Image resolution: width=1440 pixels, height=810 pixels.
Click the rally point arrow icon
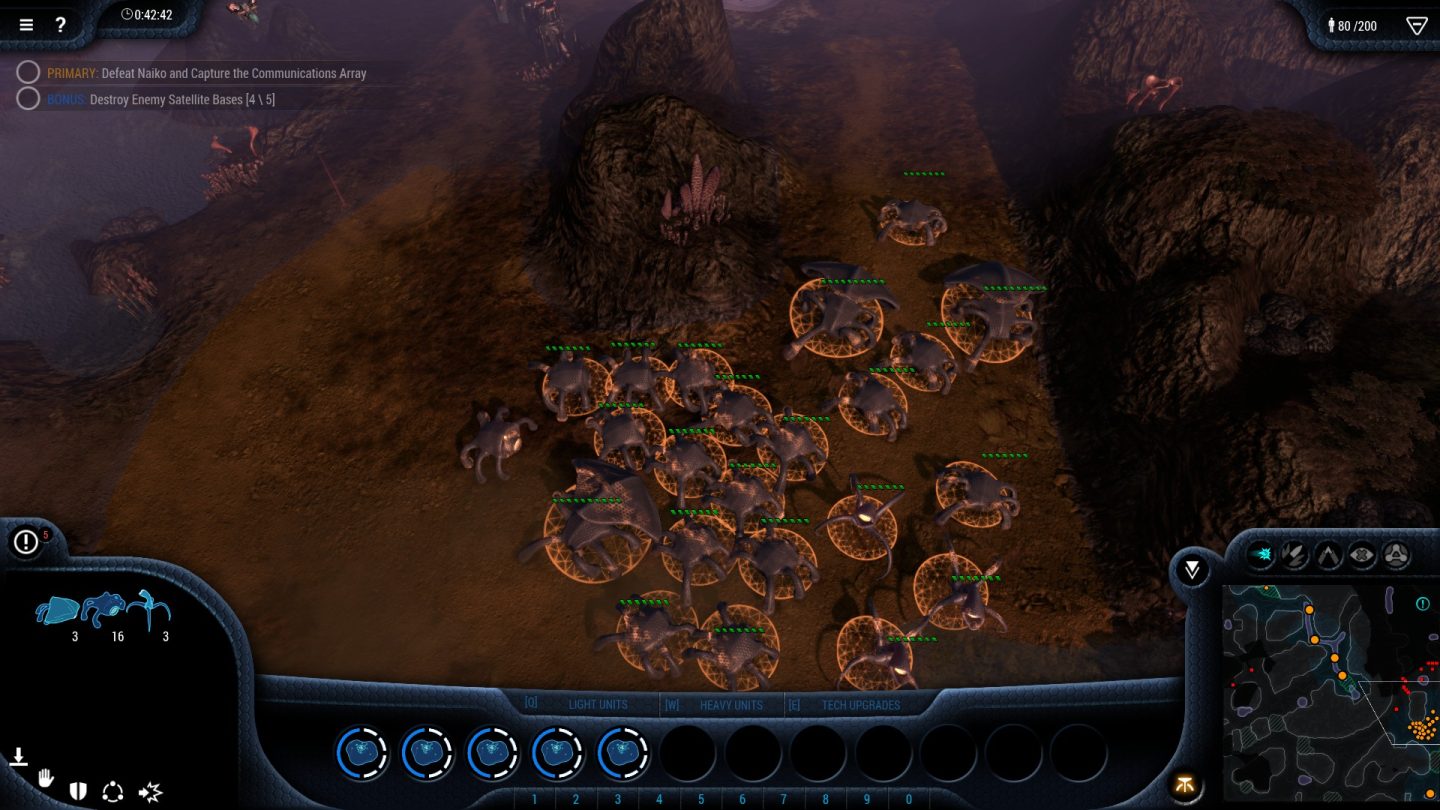tap(18, 757)
